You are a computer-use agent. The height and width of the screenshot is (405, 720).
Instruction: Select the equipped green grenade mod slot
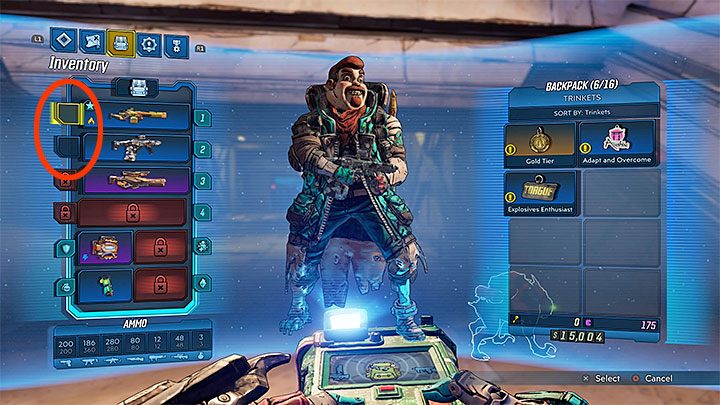coord(106,284)
